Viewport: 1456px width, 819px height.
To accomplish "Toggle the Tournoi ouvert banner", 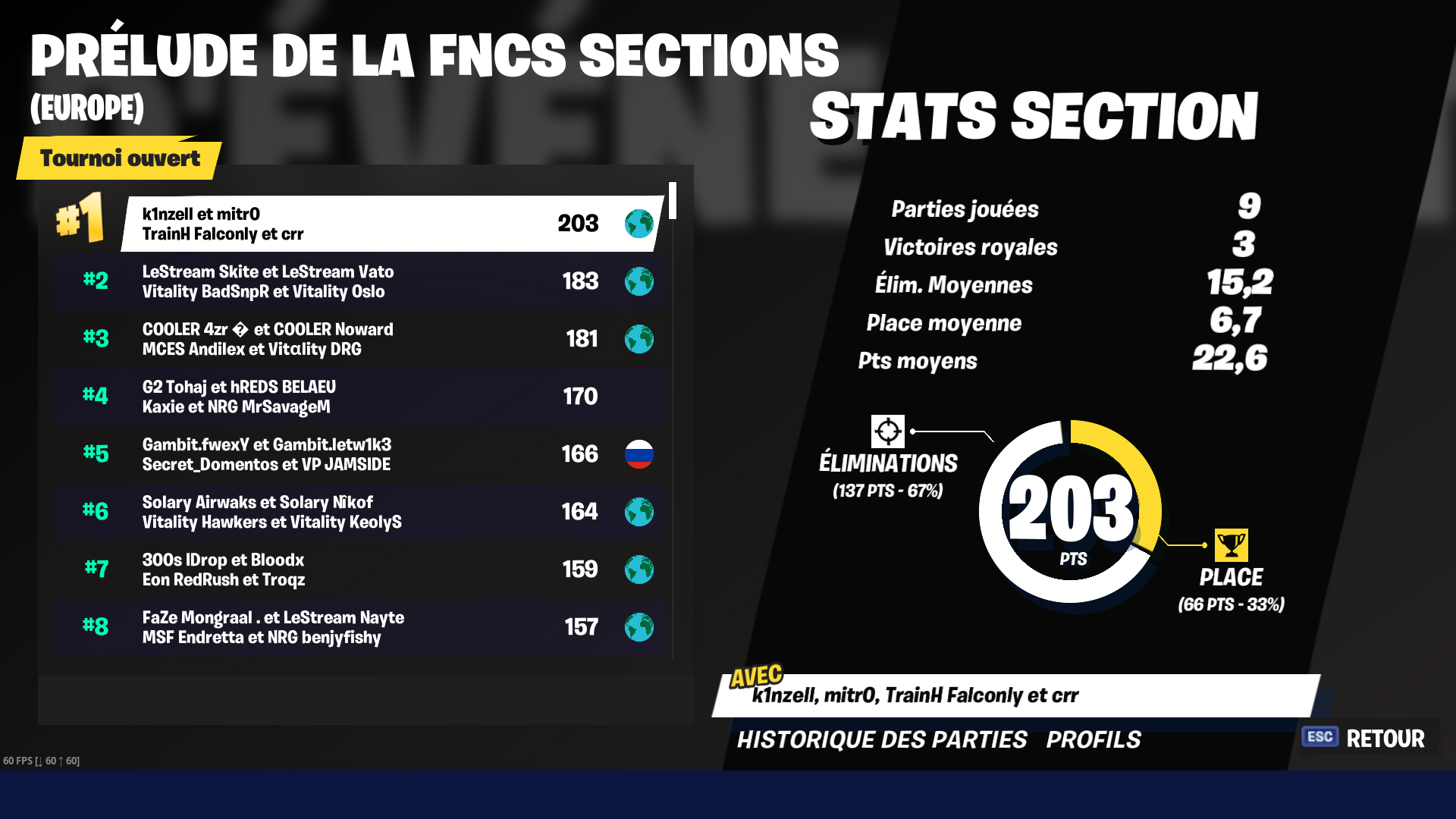I will (x=120, y=159).
